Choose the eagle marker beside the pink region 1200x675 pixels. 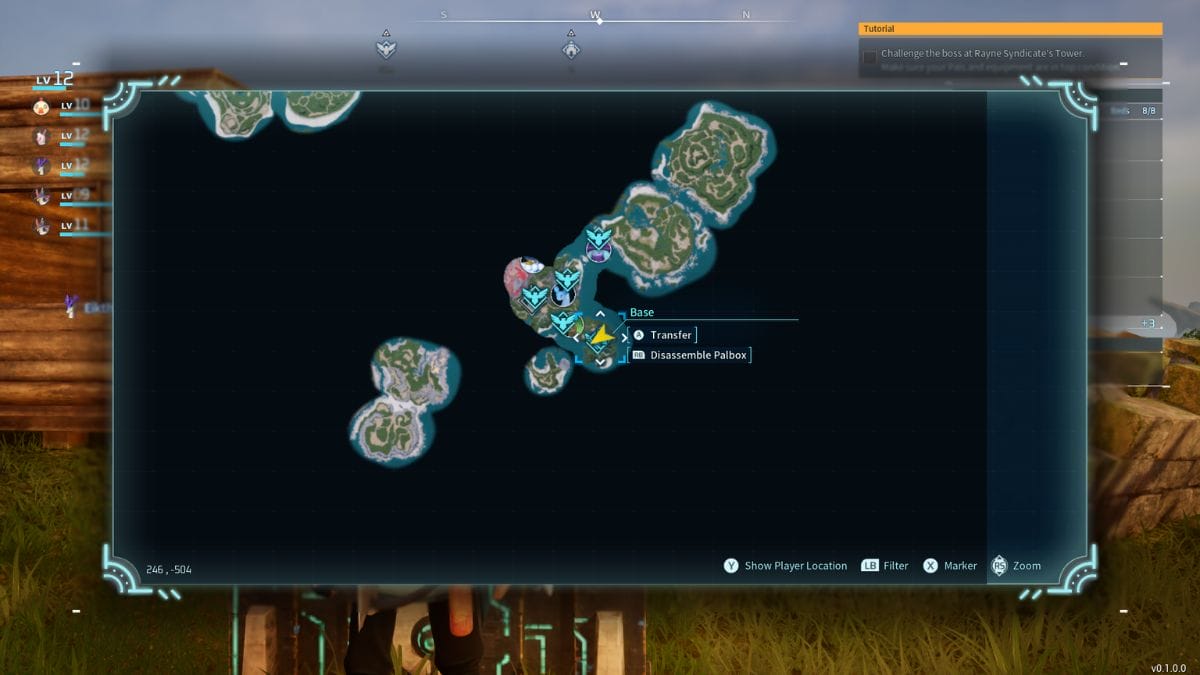pos(535,296)
